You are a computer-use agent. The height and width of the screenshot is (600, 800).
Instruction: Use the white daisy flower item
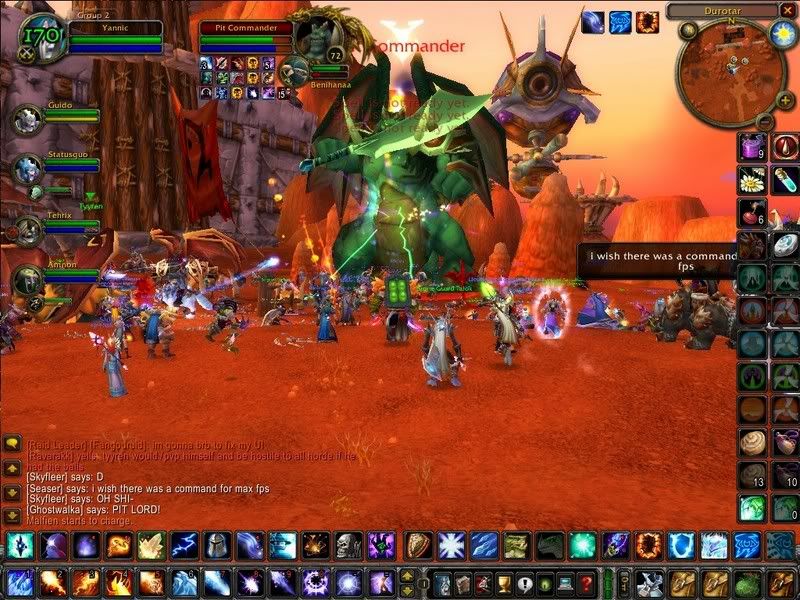coord(752,180)
